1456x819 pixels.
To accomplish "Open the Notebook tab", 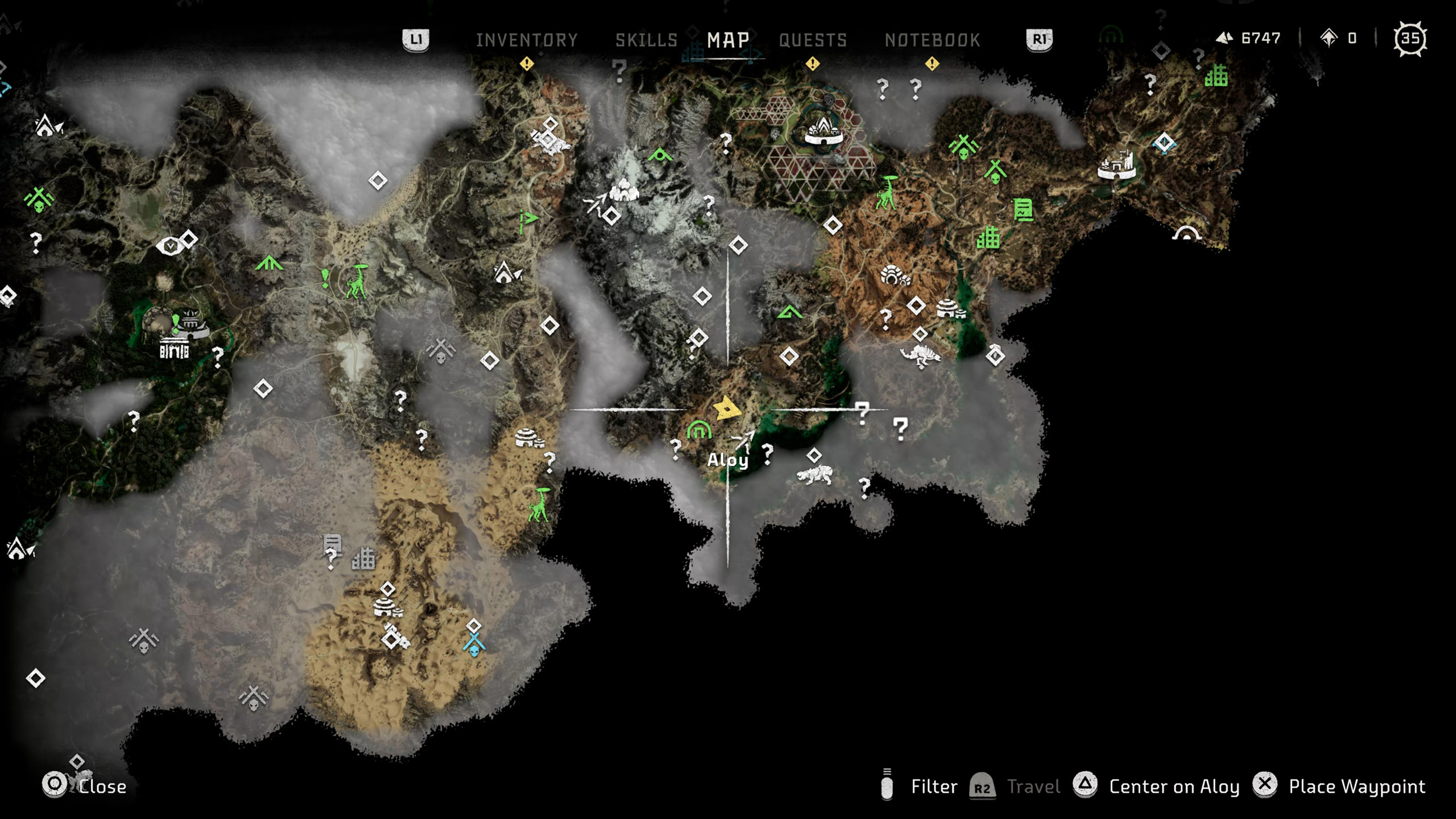I will pos(932,40).
